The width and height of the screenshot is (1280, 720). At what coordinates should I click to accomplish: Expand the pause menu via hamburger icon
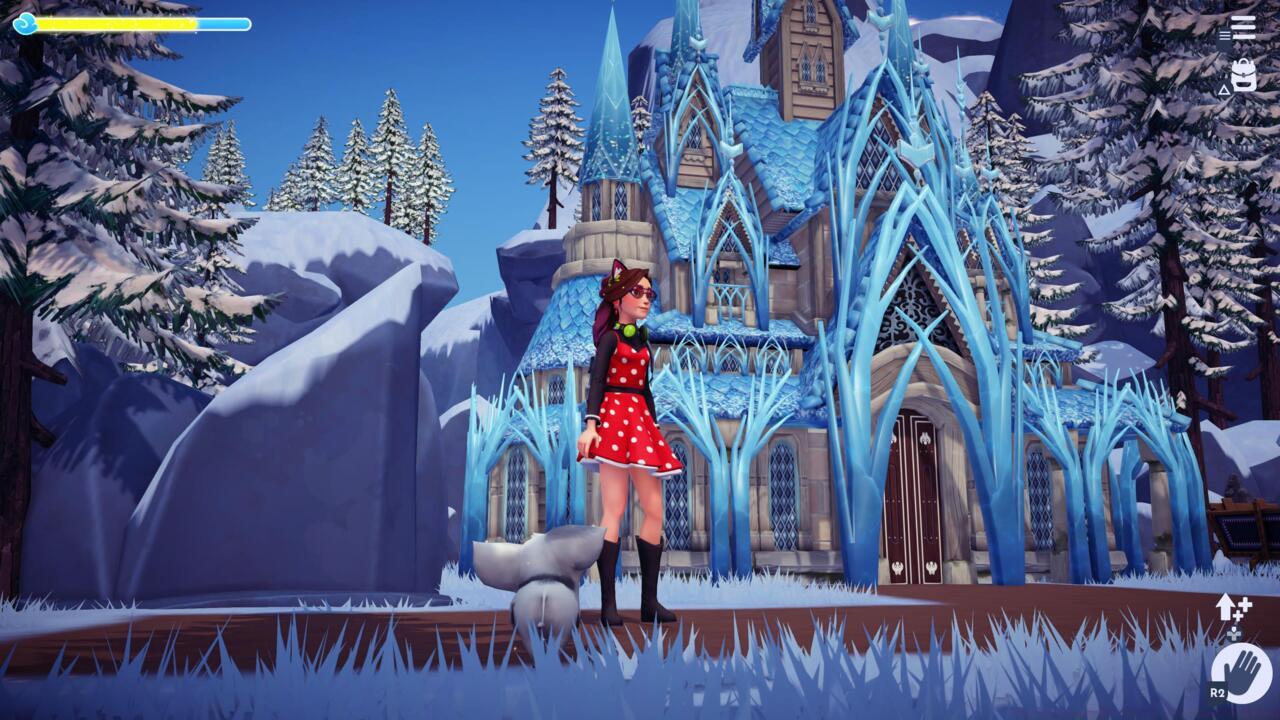click(x=1243, y=26)
